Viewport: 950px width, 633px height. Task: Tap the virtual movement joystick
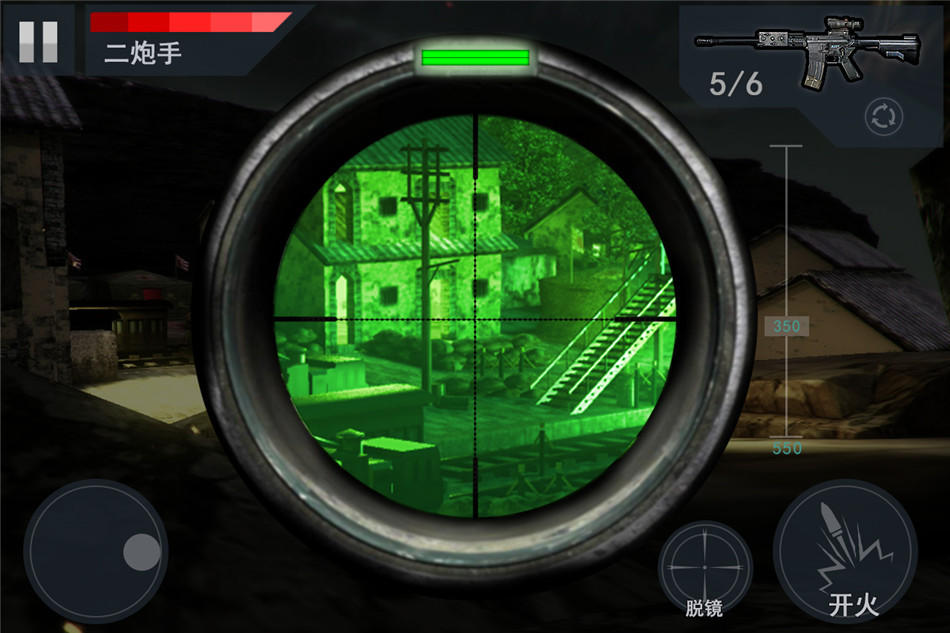coord(96,550)
